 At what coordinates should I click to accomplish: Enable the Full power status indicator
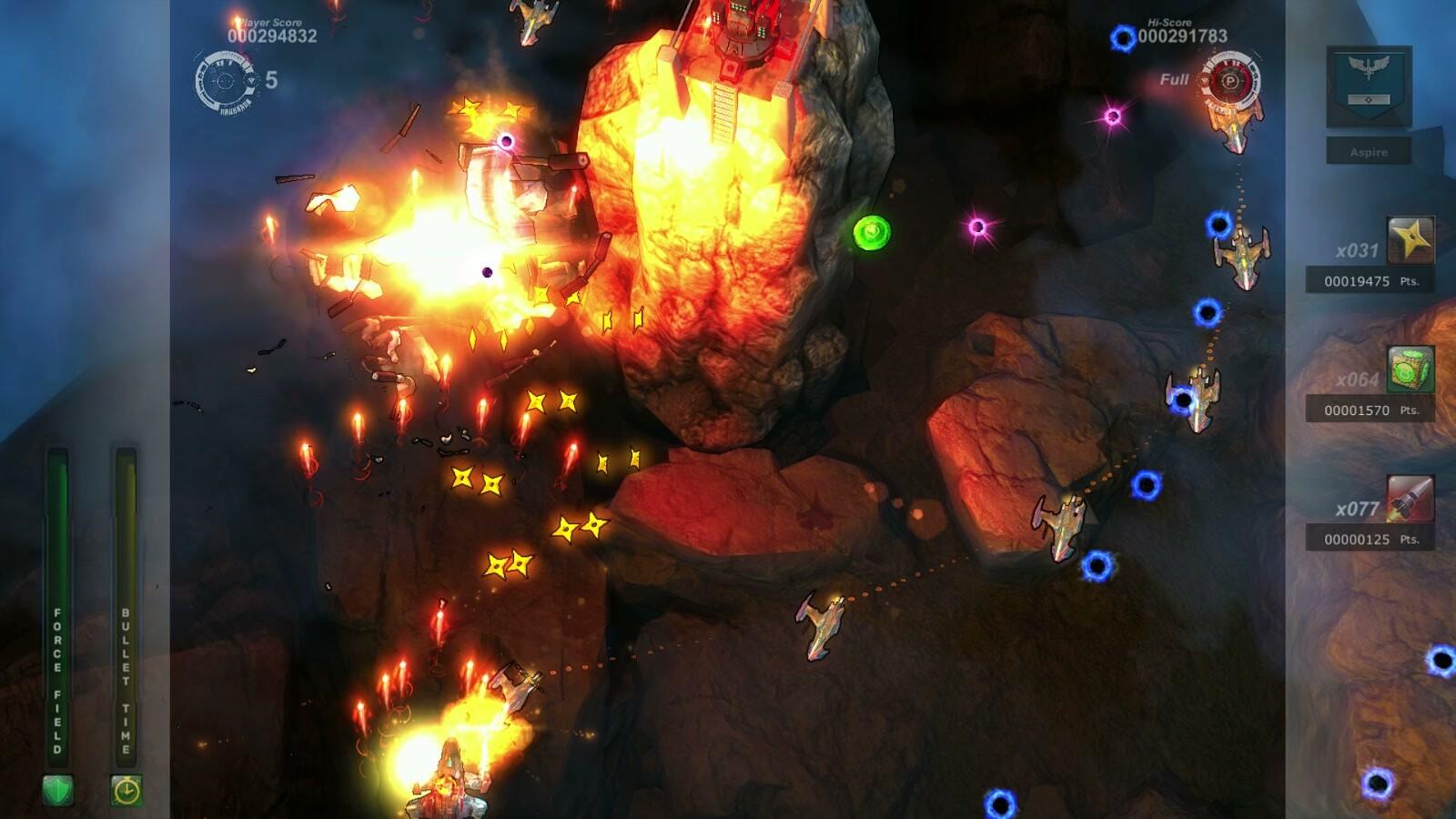pos(1174,79)
